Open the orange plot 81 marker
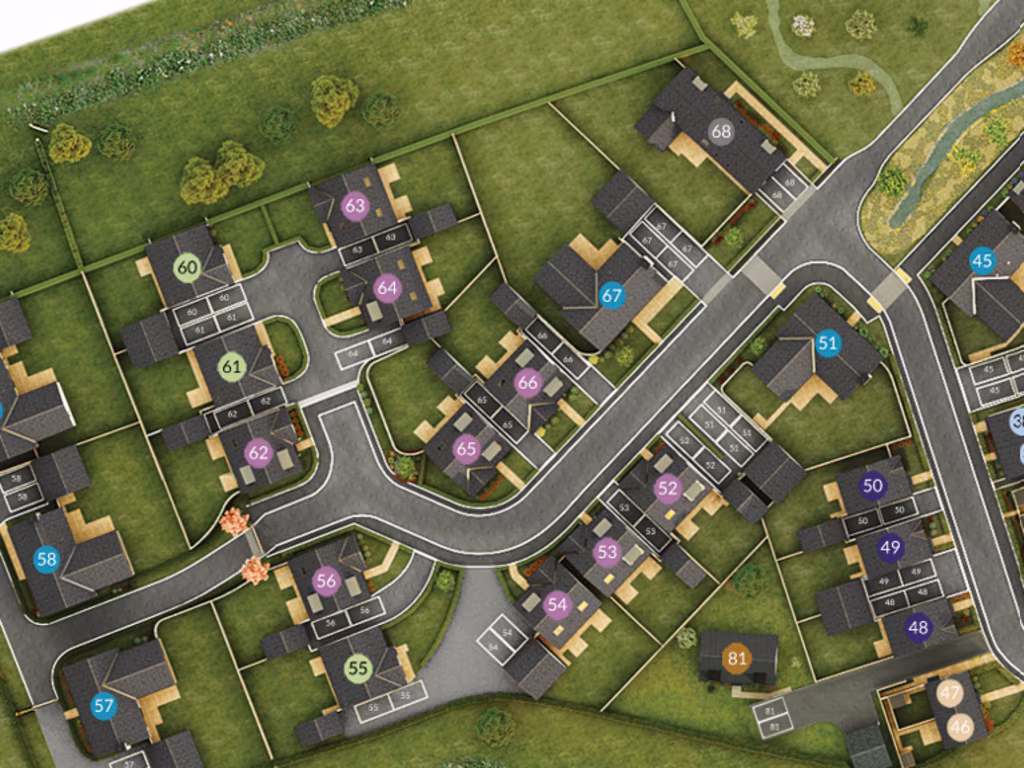This screenshot has width=1024, height=768. point(738,657)
